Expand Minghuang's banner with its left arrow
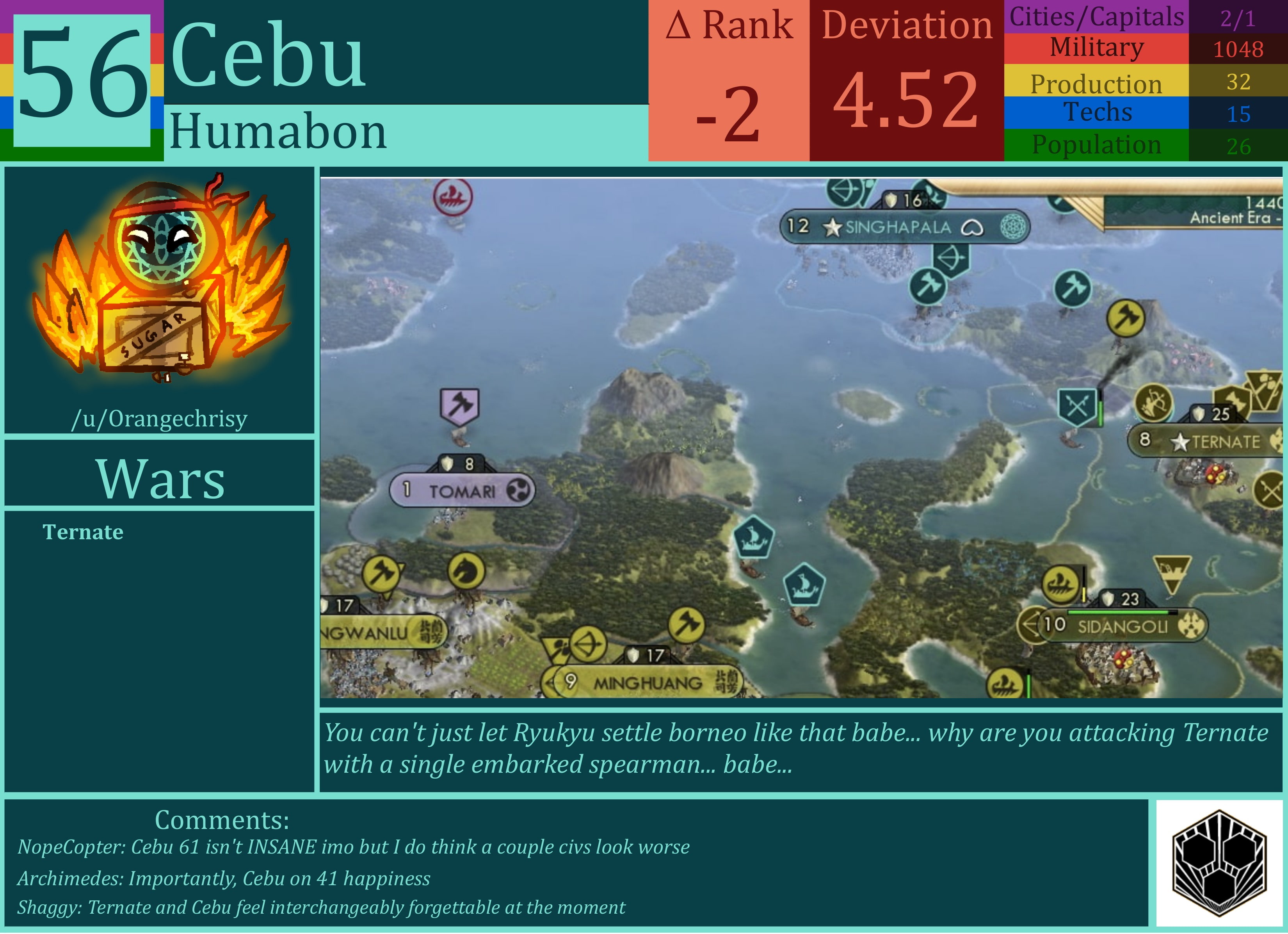Viewport: 1288px width, 934px height. [x=550, y=683]
